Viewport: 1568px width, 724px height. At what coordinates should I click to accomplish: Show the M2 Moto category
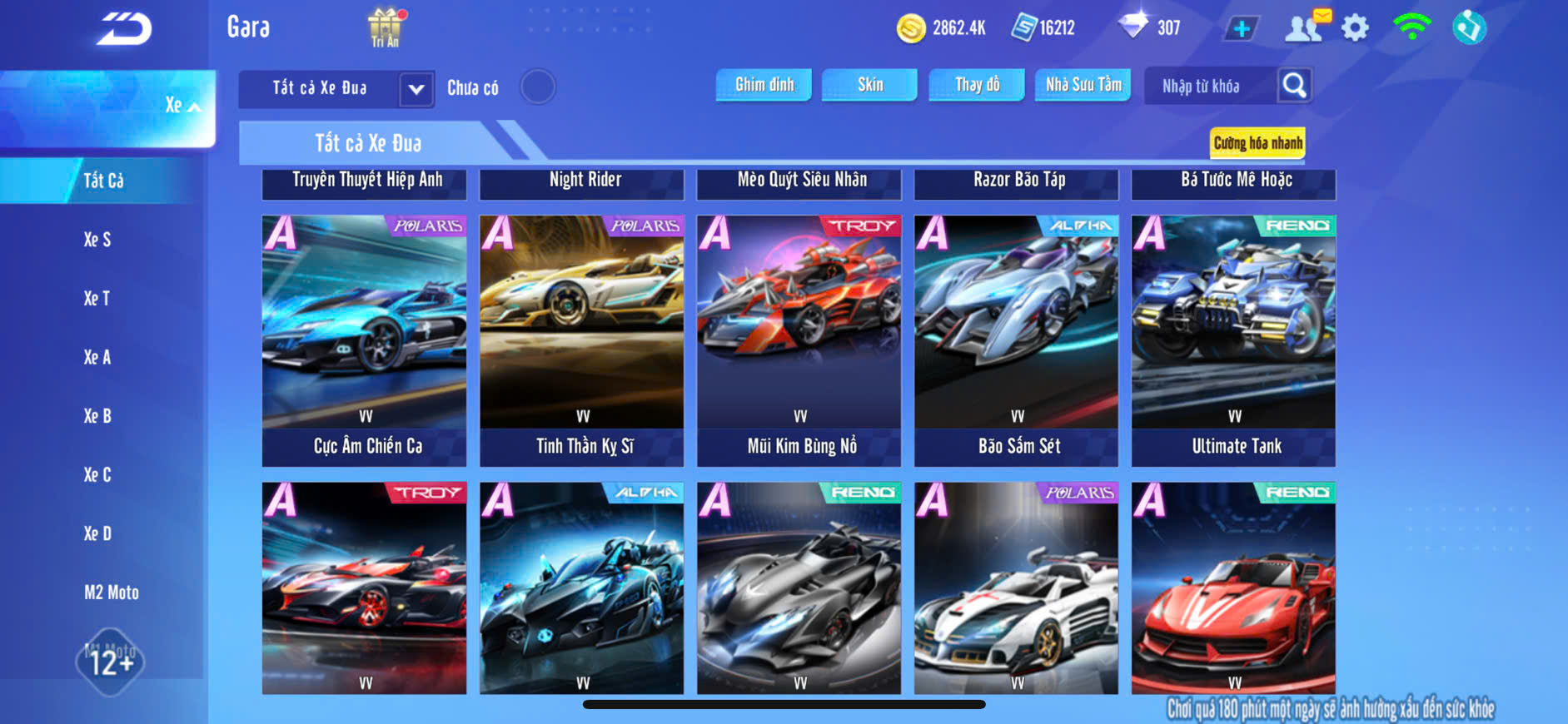click(x=112, y=593)
